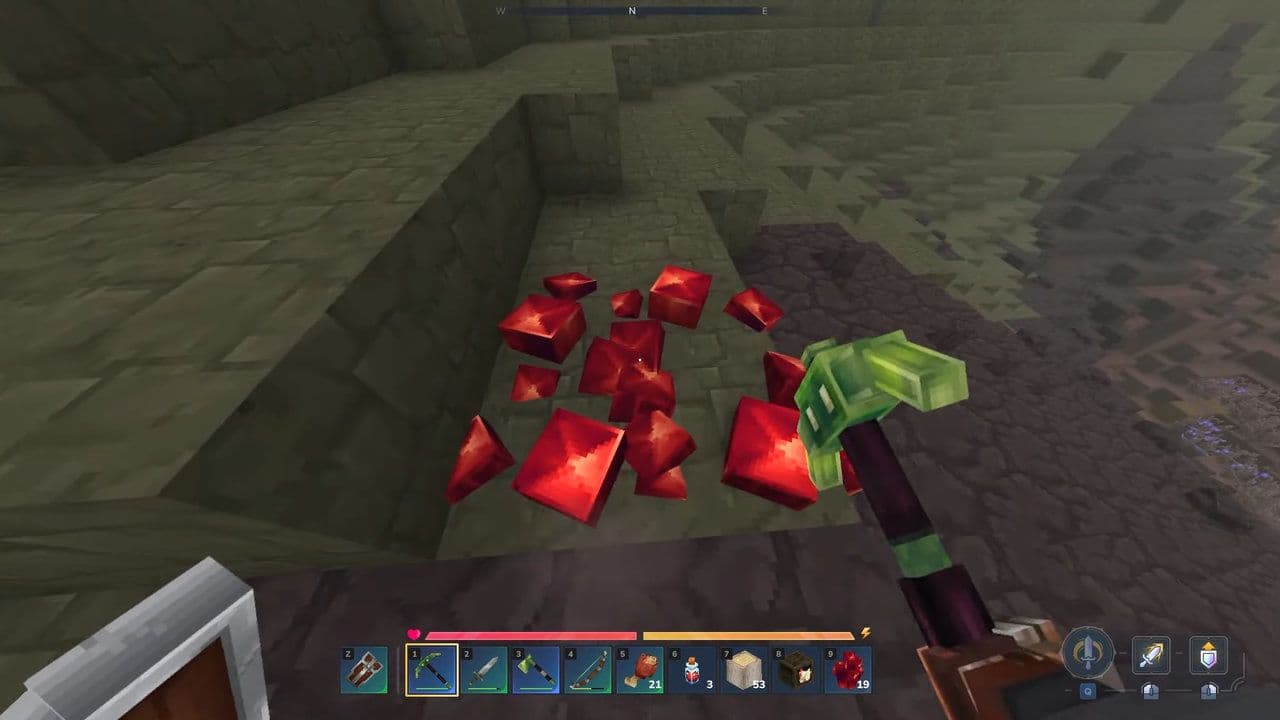Click the Q keybind indicator icon

point(1088,690)
